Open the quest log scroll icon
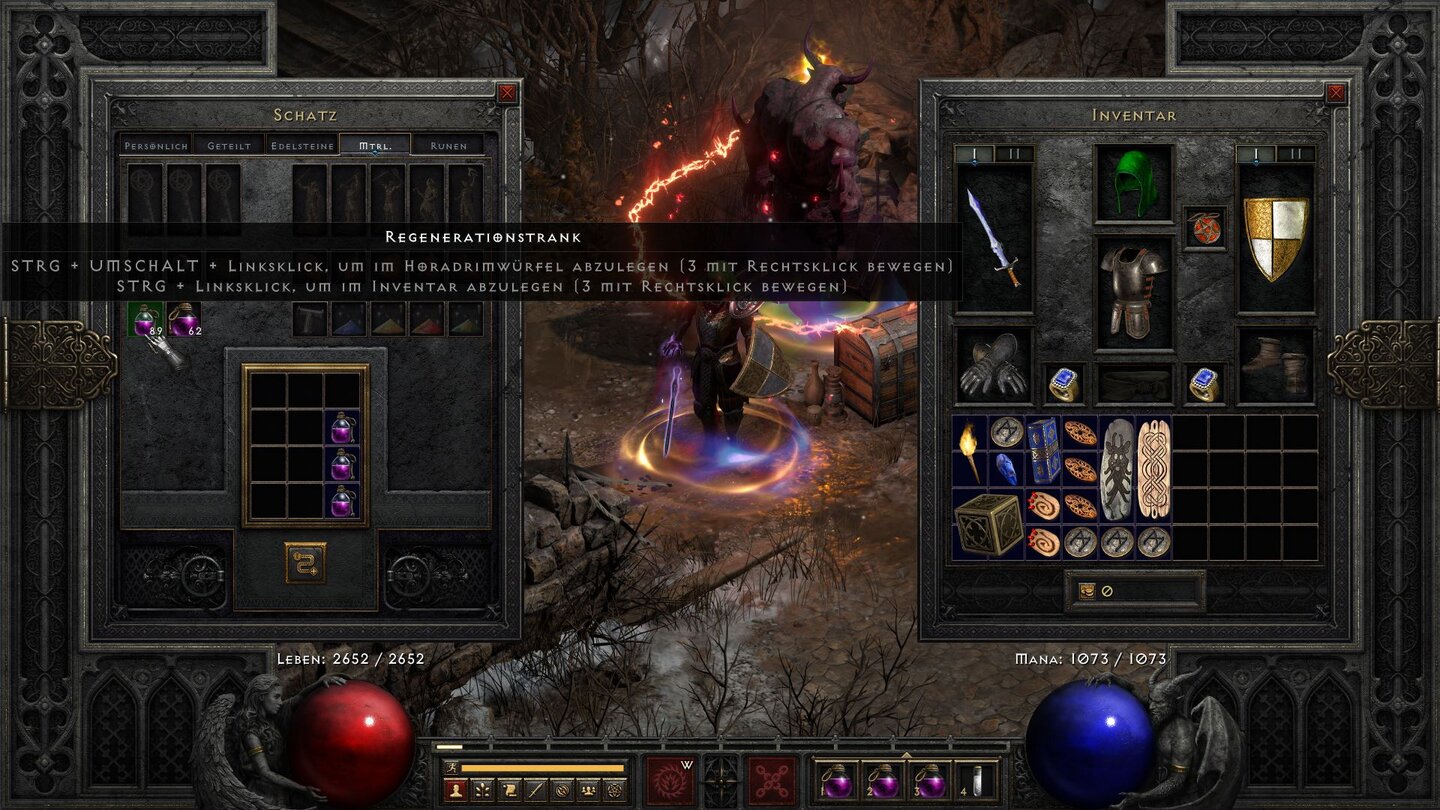Viewport: 1440px width, 810px height. (509, 790)
